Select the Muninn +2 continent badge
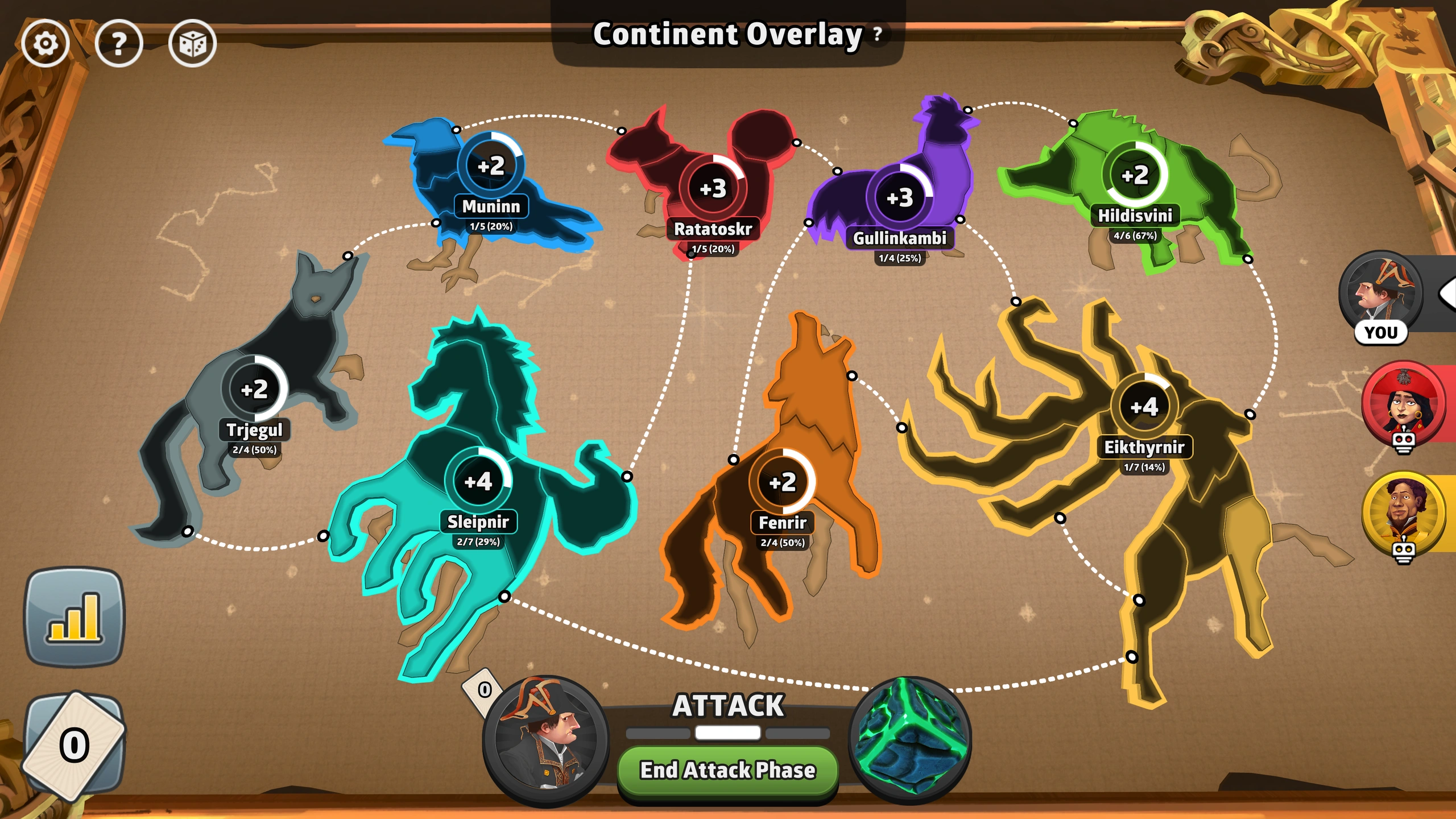Screen dimensions: 1456x819 point(491,166)
